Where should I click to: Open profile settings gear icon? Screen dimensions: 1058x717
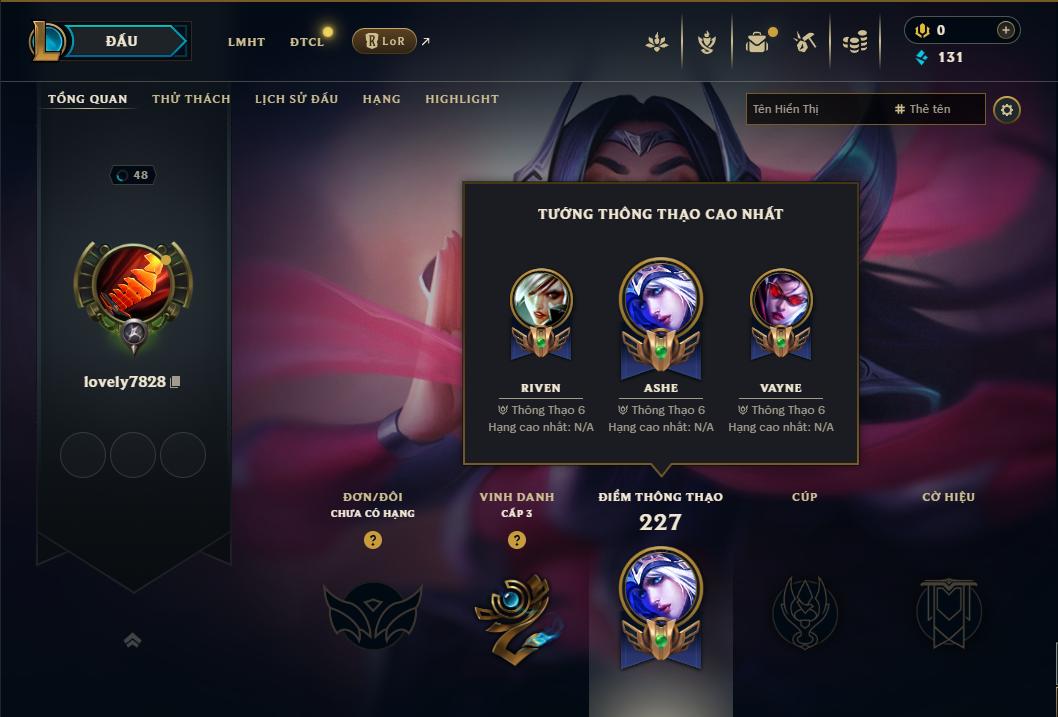pyautogui.click(x=1007, y=109)
